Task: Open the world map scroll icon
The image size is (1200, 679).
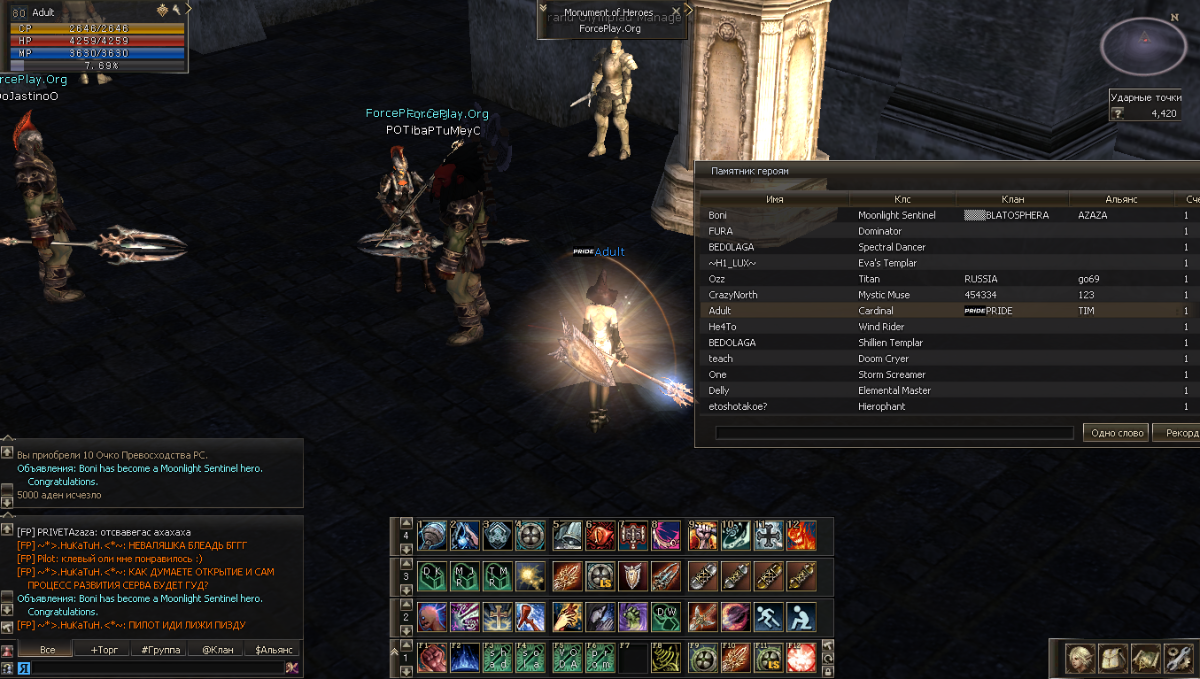Action: pyautogui.click(x=1146, y=658)
